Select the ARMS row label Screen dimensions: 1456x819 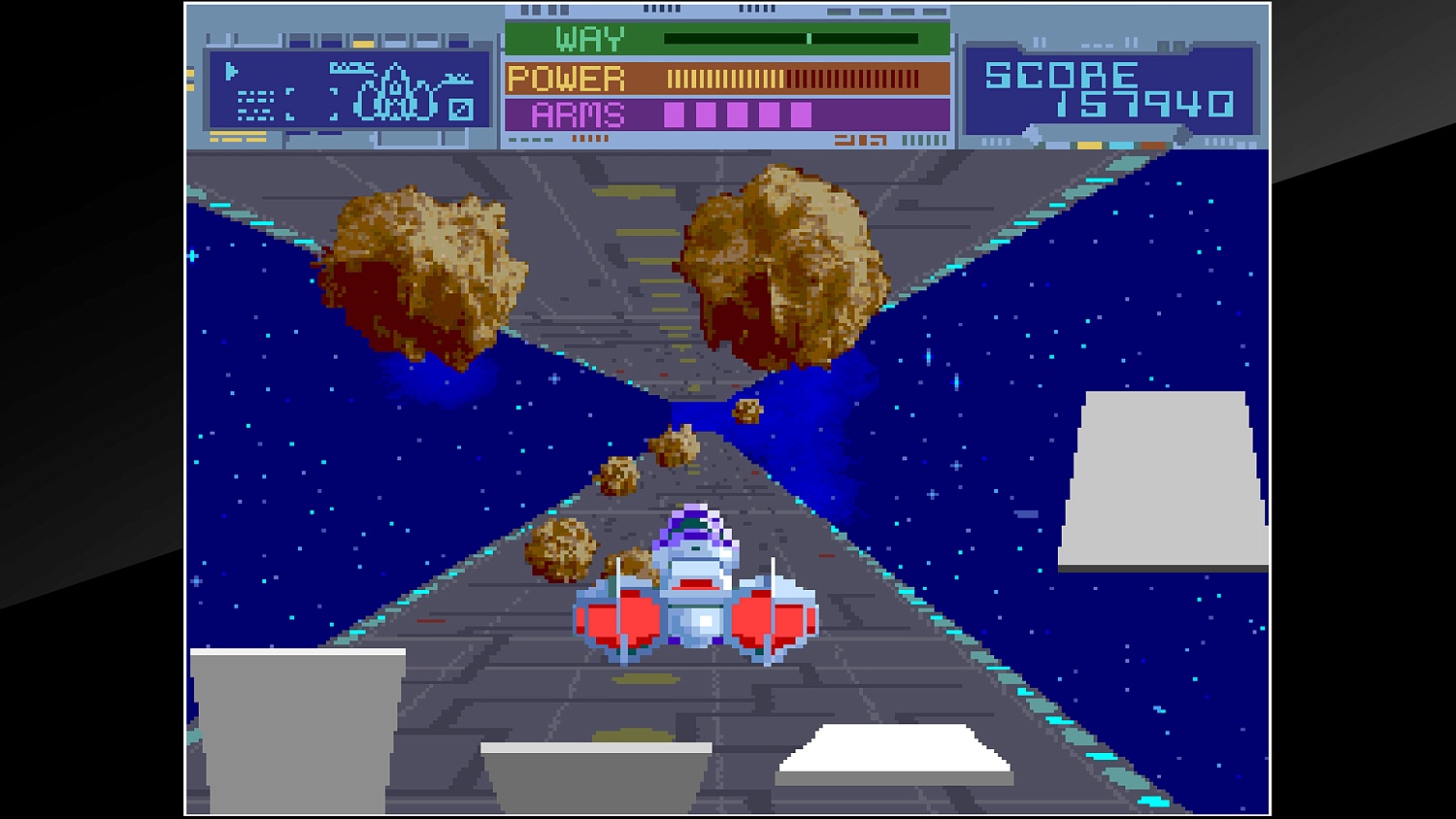(578, 114)
